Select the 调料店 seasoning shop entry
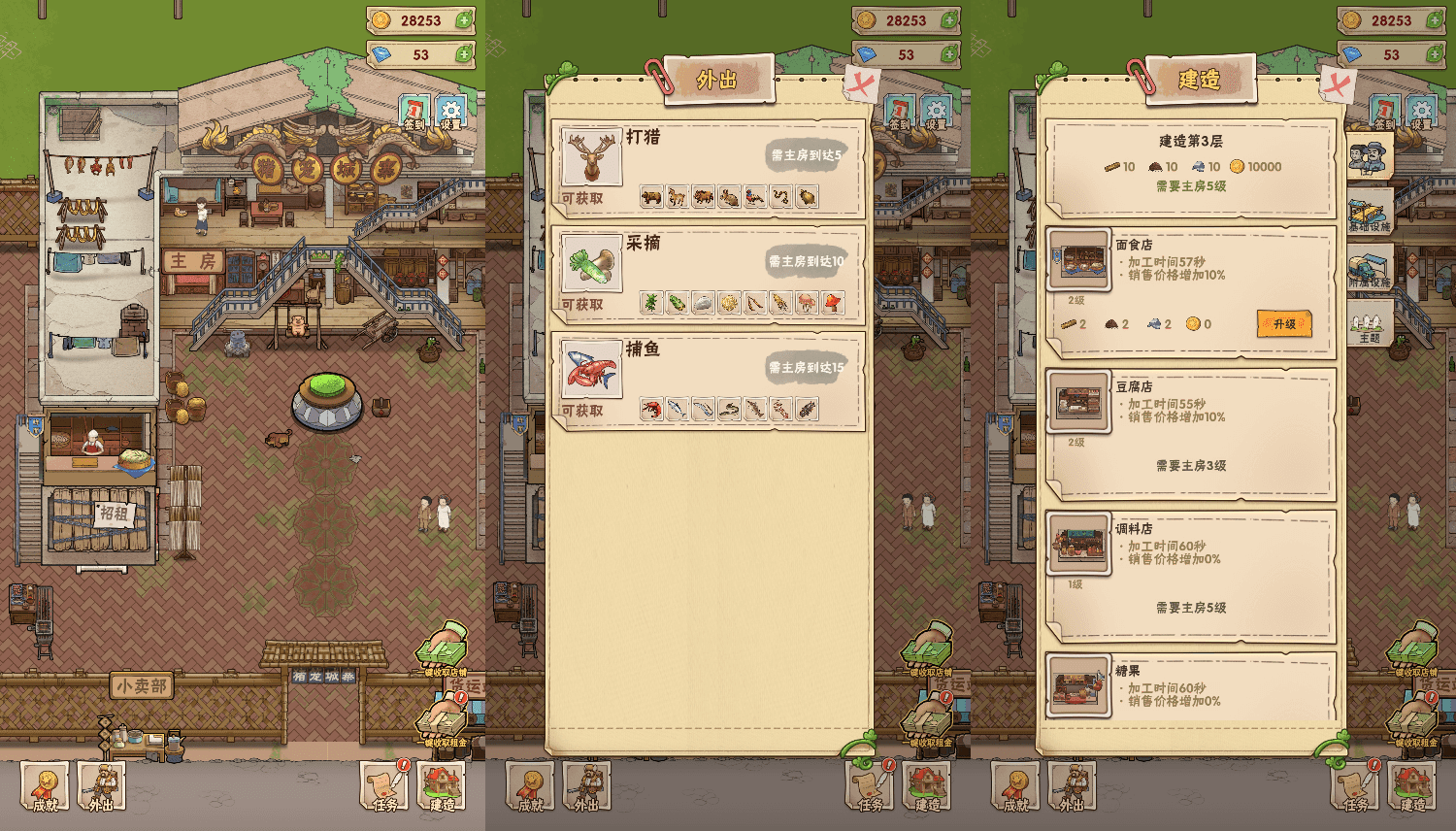The height and width of the screenshot is (831, 1456). (x=1190, y=573)
